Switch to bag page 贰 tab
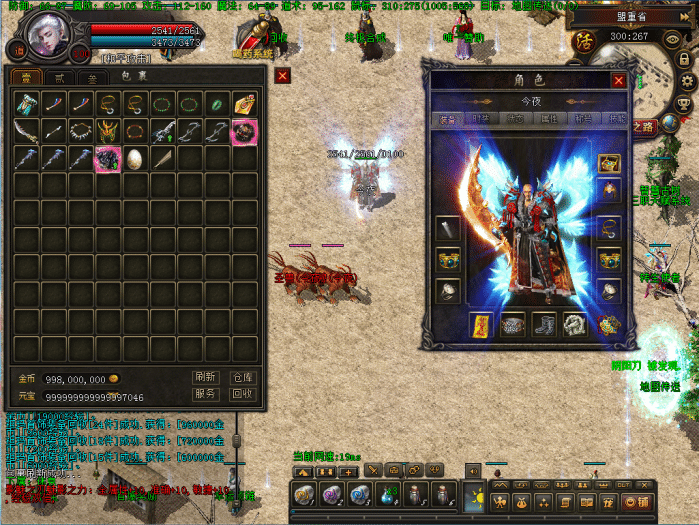Screen dimensions: 699x525 (59, 77)
